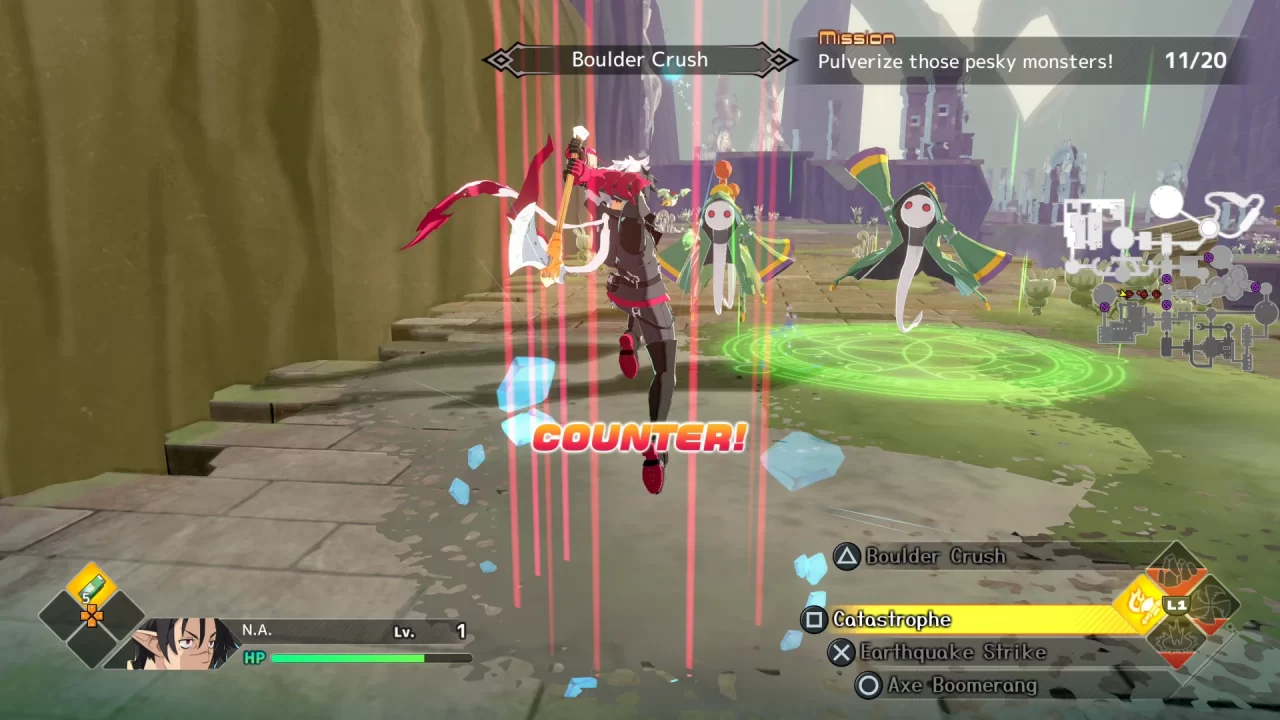Viewport: 1280px width, 720px height.
Task: Select the Boulder Crush title banner
Action: (639, 59)
